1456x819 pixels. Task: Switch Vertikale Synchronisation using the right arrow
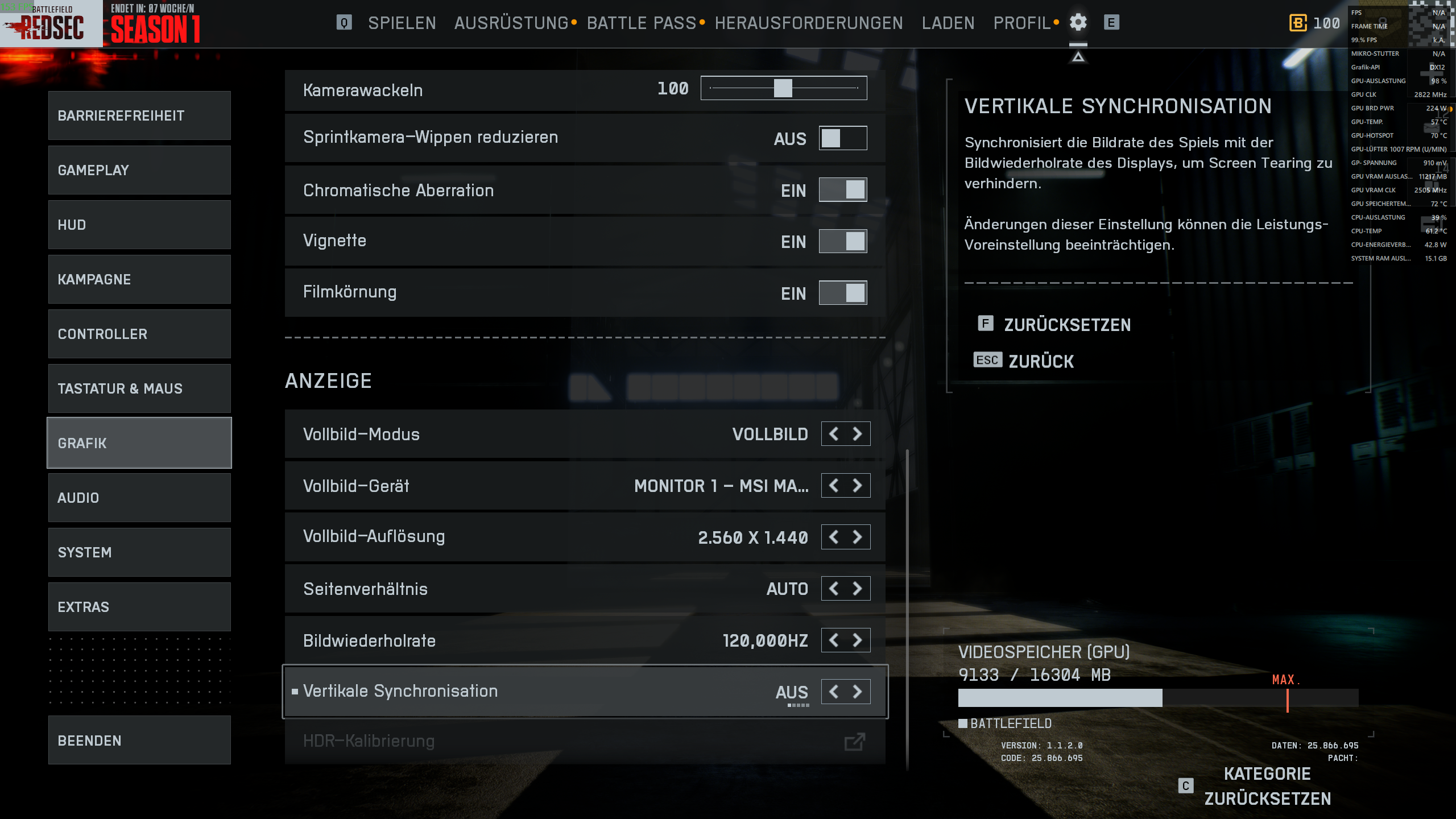coord(858,691)
